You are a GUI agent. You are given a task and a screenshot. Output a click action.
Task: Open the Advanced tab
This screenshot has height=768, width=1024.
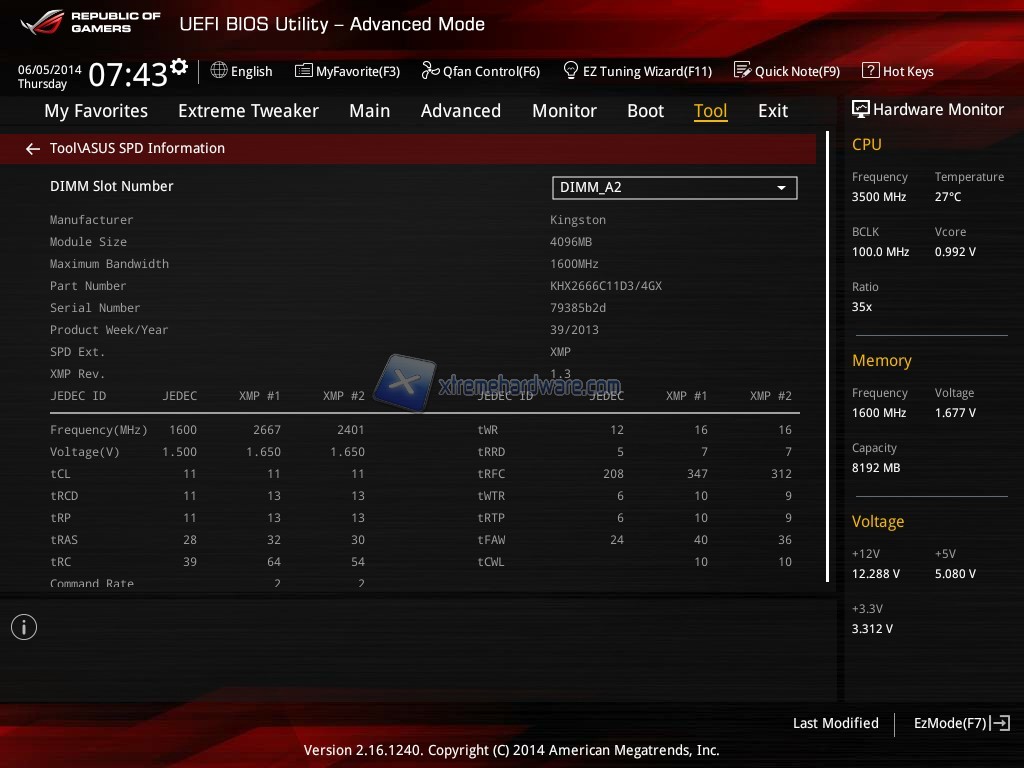(x=460, y=111)
